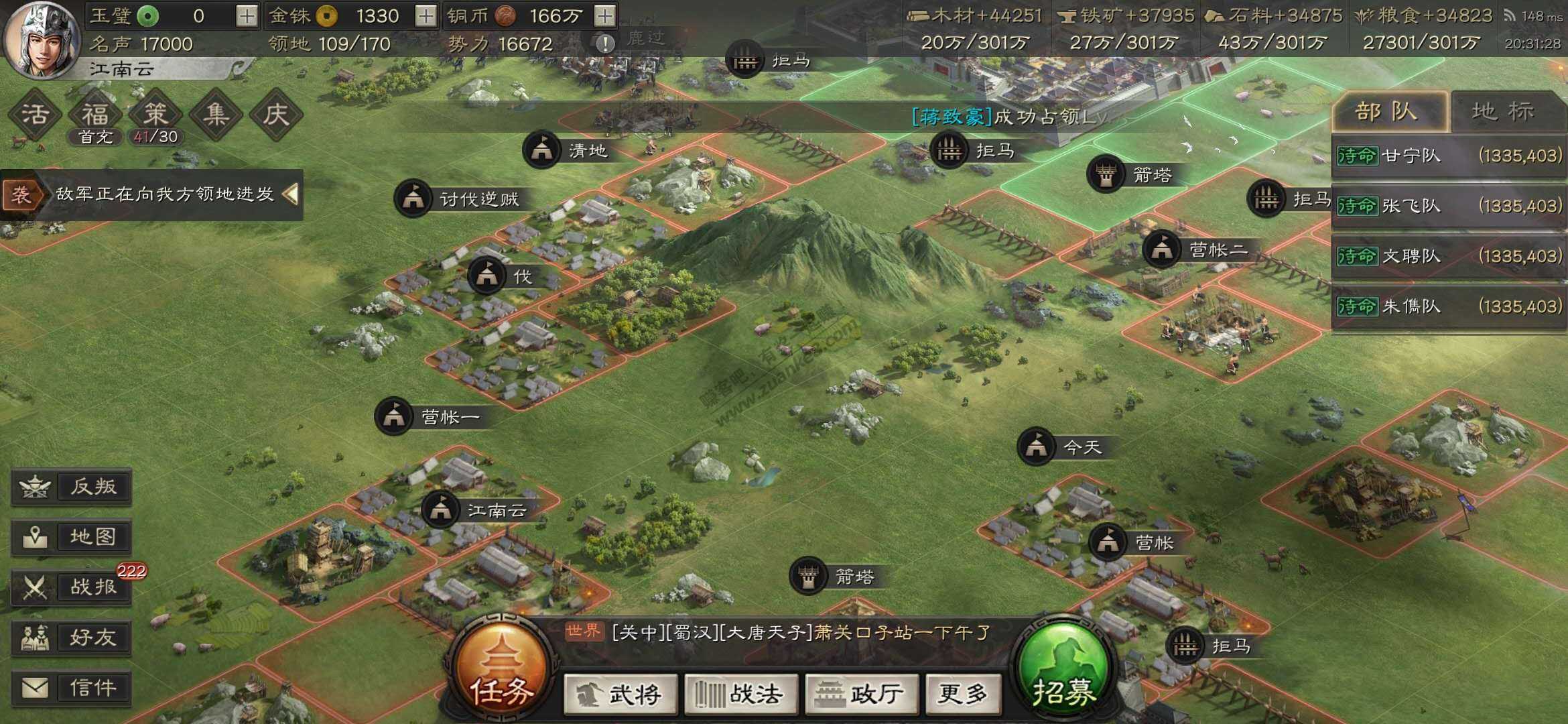This screenshot has height=724, width=1568.
Task: Open the 地图 map button
Action: click(x=72, y=537)
